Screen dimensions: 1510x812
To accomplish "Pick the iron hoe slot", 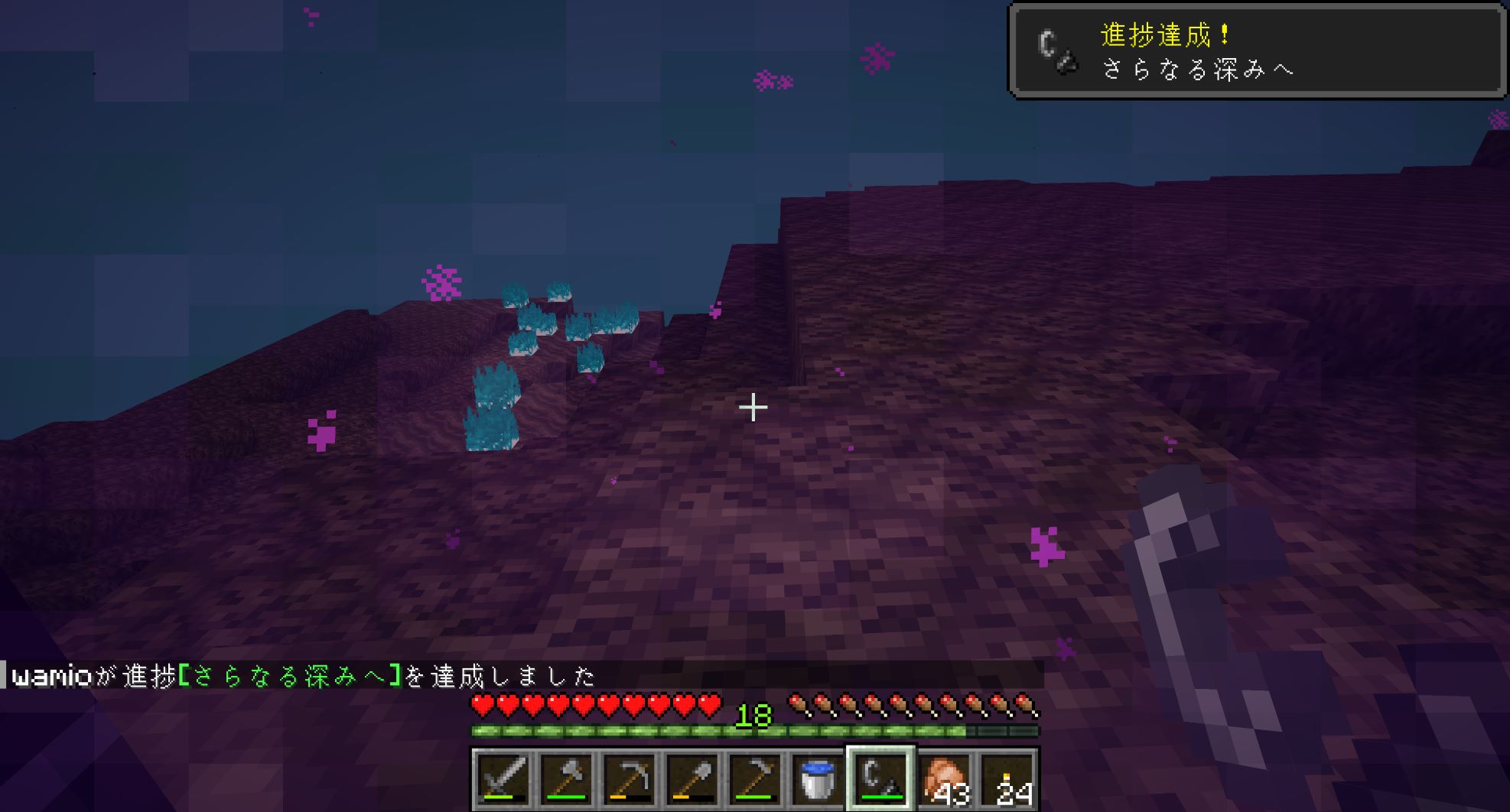I will point(754,779).
